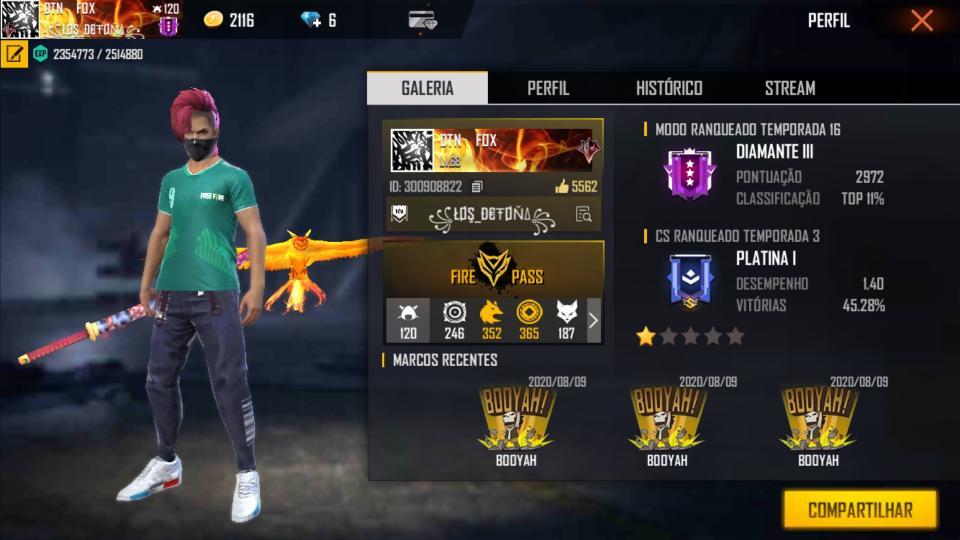The width and height of the screenshot is (960, 540).
Task: Give a like on the thumbs-up icon
Action: tap(561, 187)
